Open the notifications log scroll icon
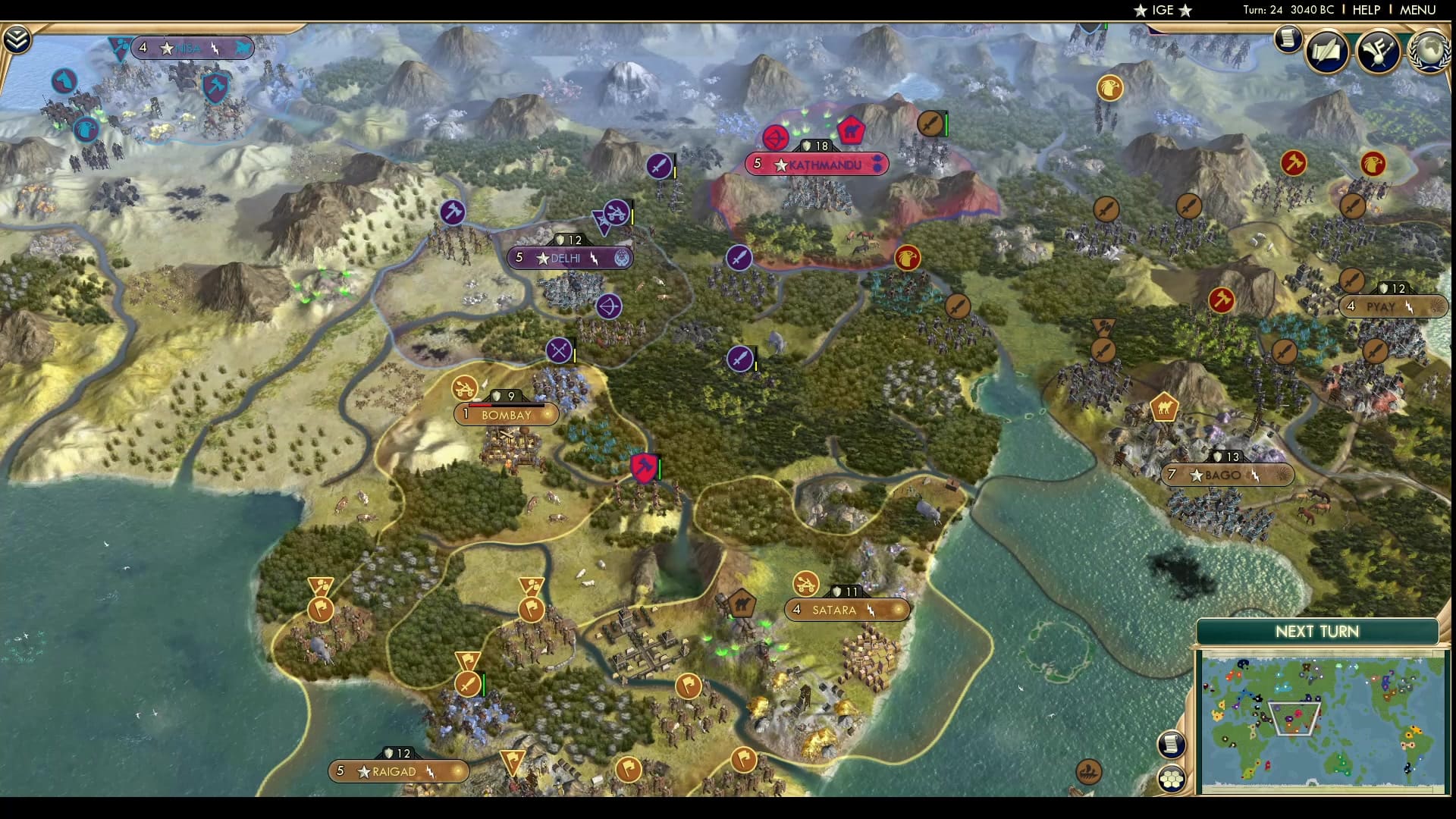The height and width of the screenshot is (819, 1456). pyautogui.click(x=1288, y=39)
